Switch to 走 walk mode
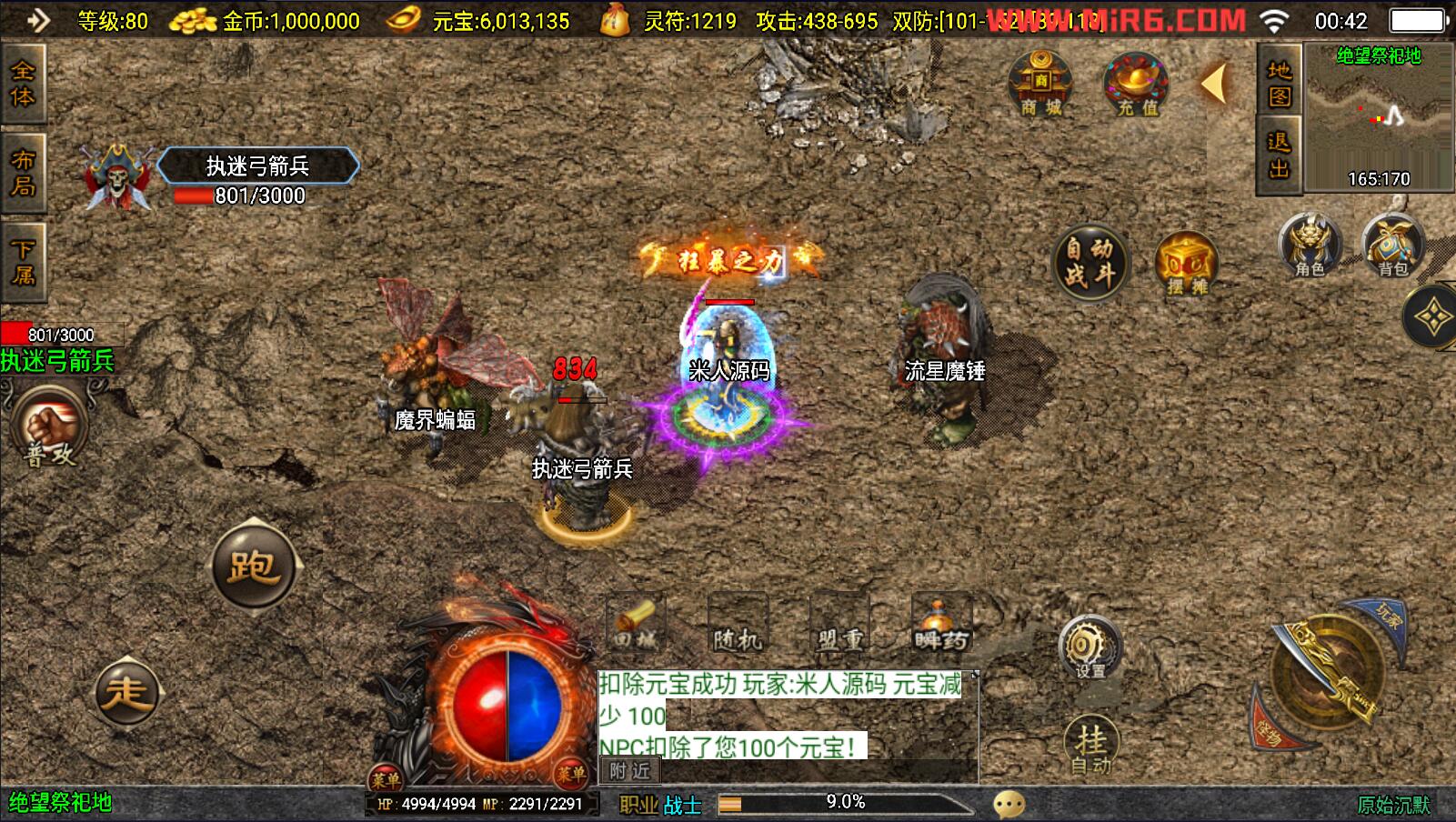 (126, 692)
